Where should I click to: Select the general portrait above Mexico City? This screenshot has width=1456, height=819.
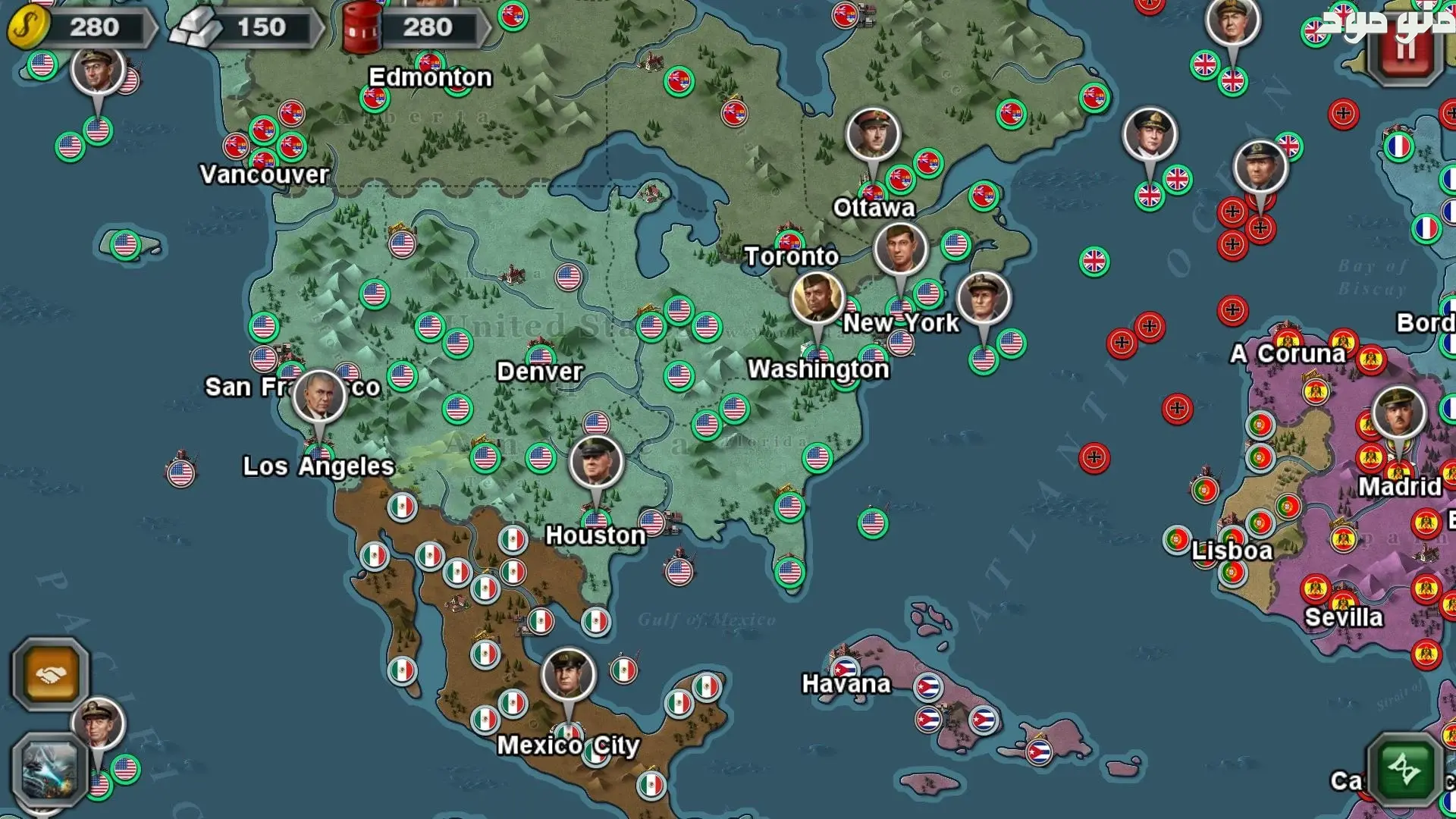tap(569, 674)
